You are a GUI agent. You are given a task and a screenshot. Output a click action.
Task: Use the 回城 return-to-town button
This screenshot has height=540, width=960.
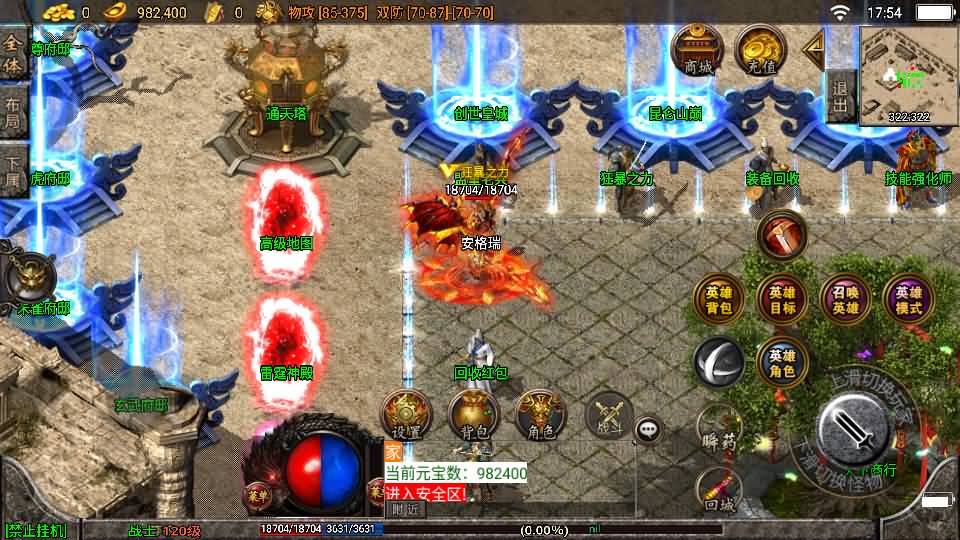click(x=719, y=492)
